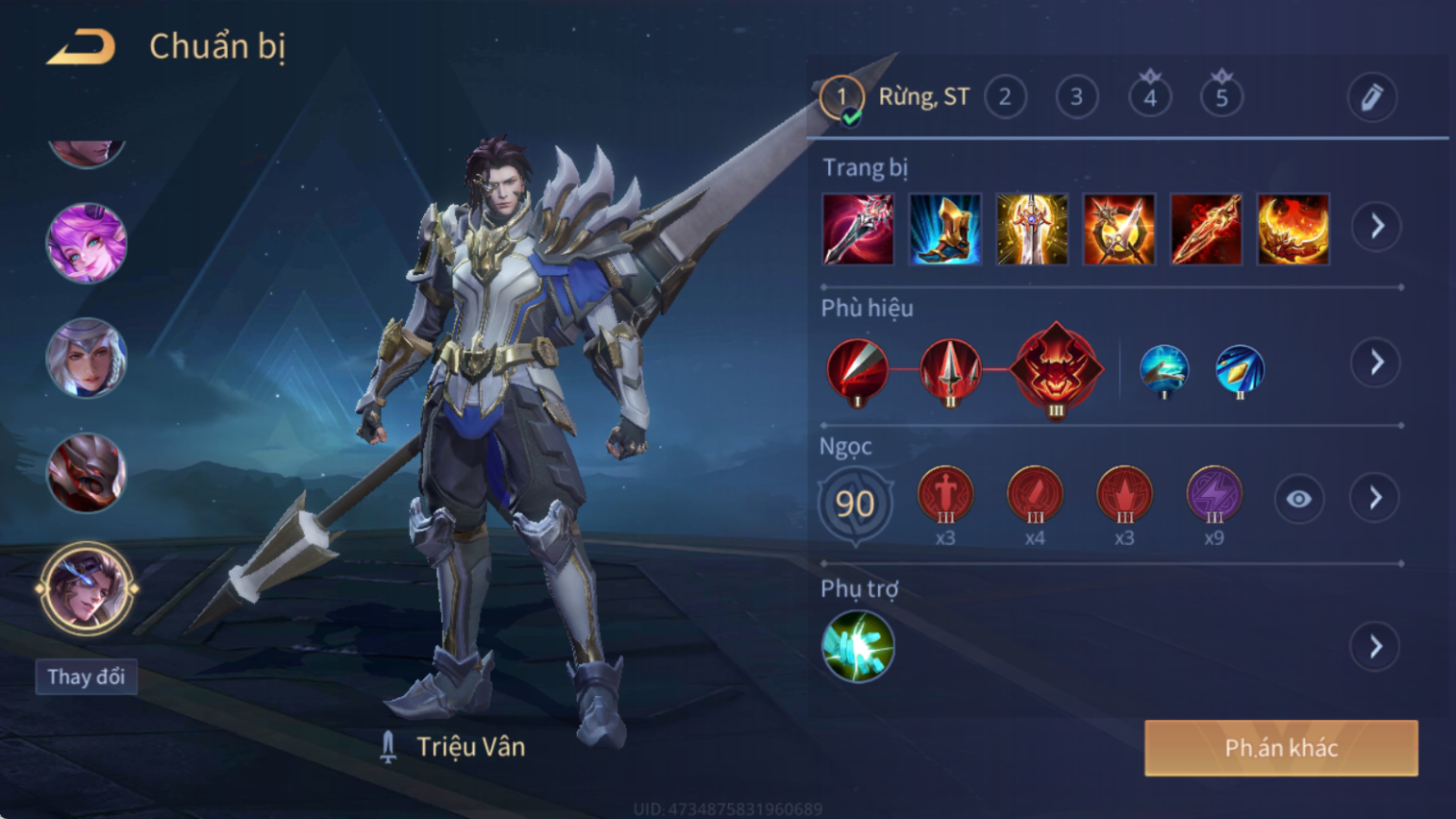
Task: Select the blue boots equipment item
Action: point(944,230)
